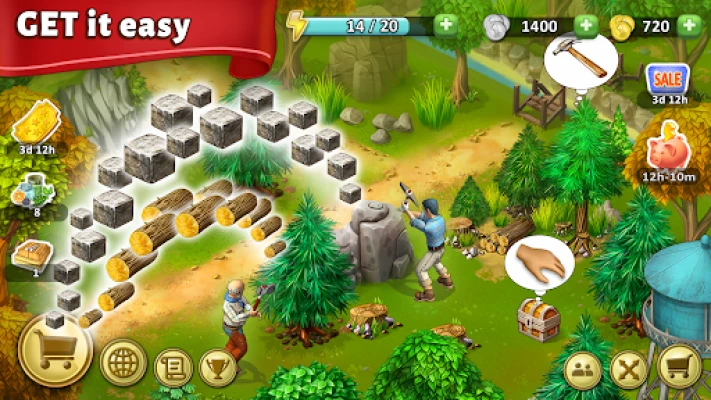This screenshot has width=711, height=400.
Task: Open the crossed tools button
Action: point(630,370)
